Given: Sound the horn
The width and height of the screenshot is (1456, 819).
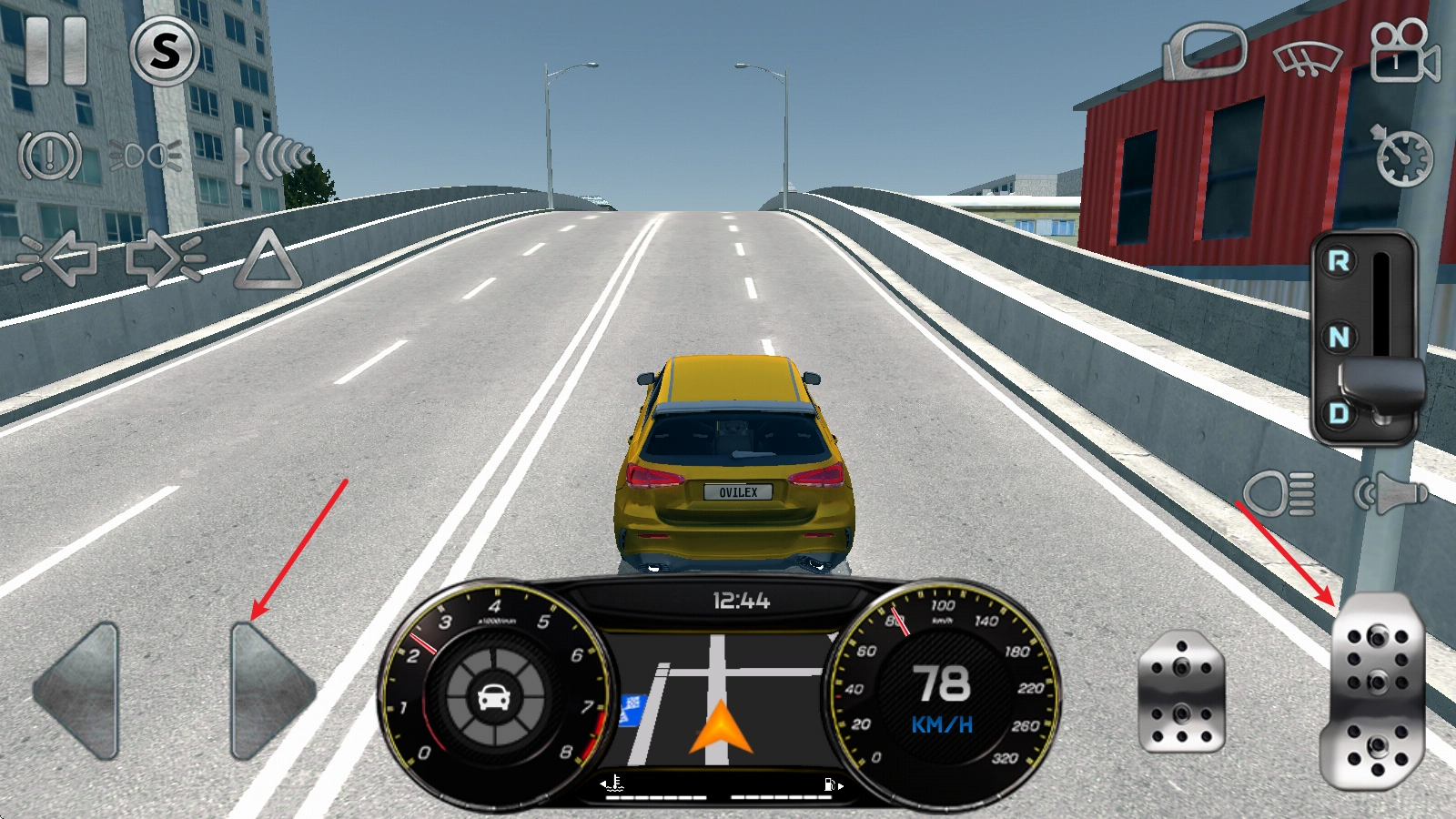Looking at the screenshot, I should 1391,494.
